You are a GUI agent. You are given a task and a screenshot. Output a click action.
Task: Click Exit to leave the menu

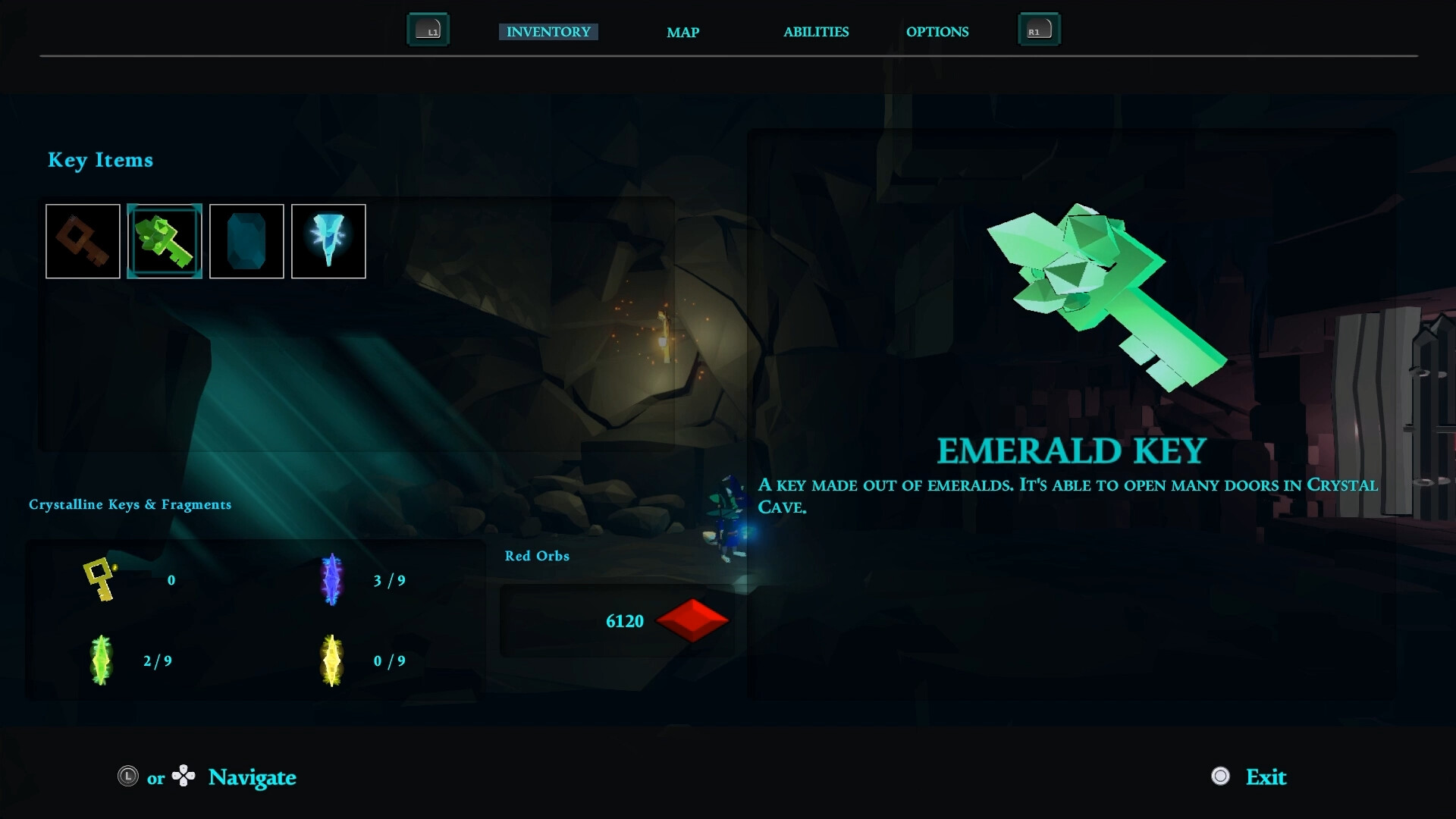click(1266, 777)
